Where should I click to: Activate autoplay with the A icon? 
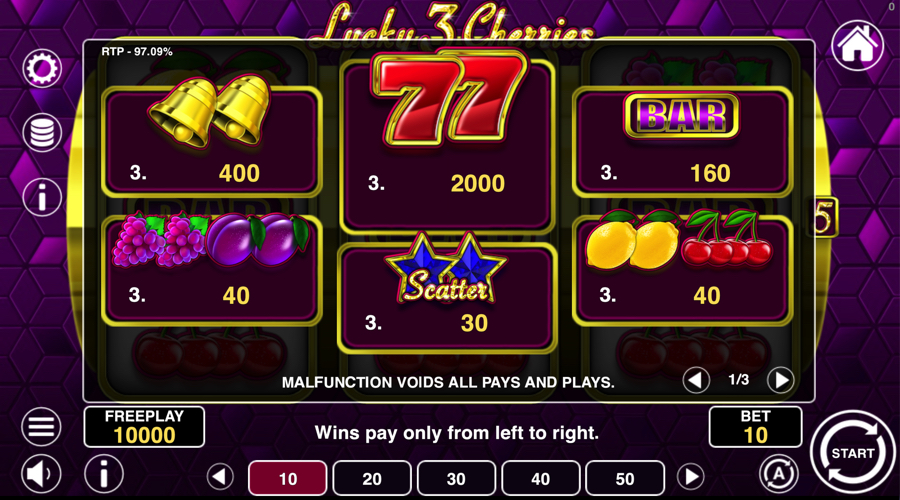778,473
